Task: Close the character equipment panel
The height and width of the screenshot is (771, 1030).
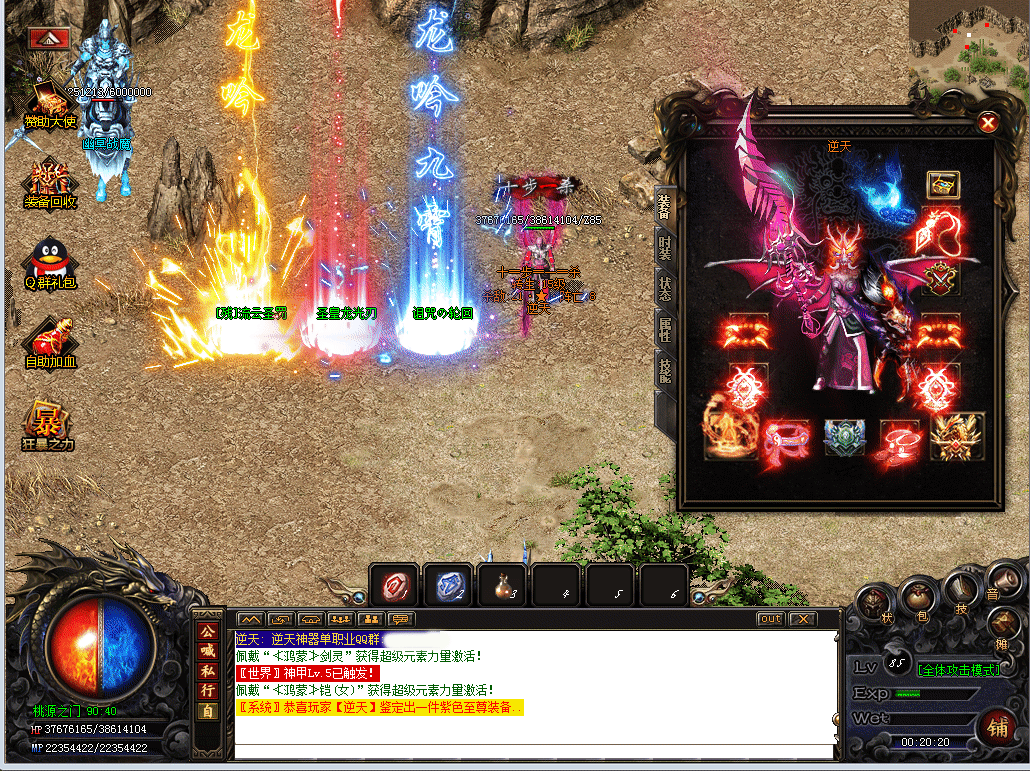Action: pos(988,123)
